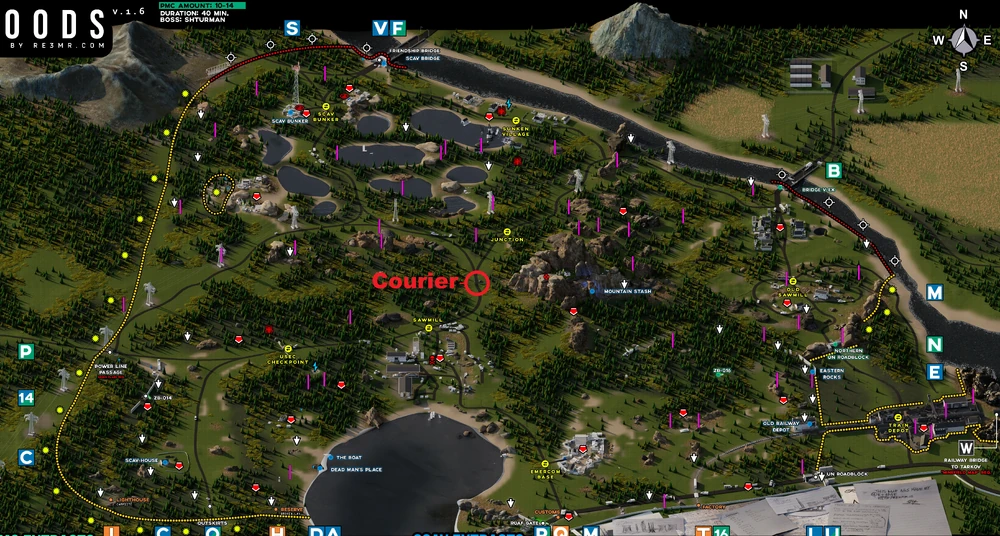Select the green P extract marker
Screen dimensions: 1000x536
(26, 351)
